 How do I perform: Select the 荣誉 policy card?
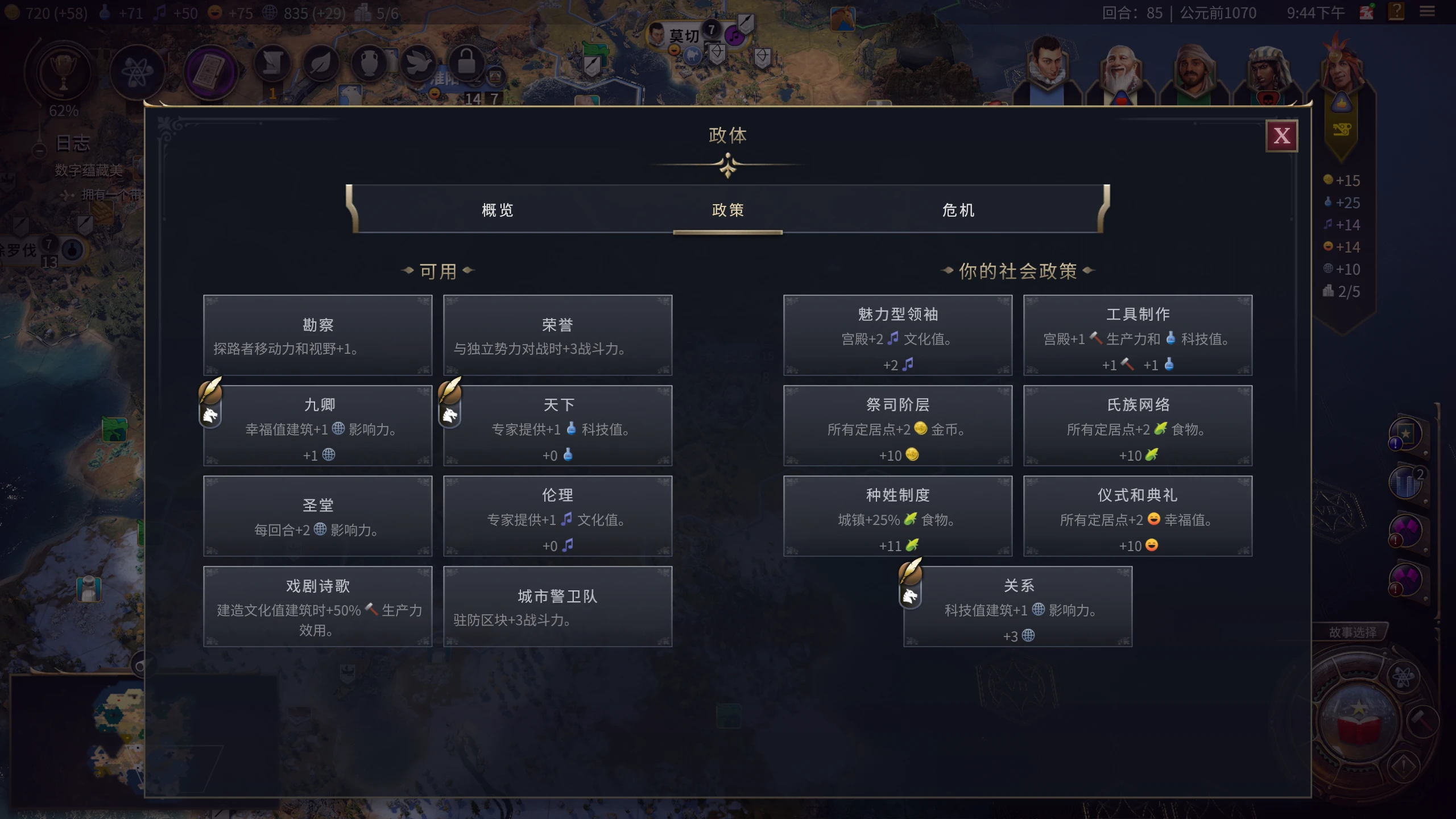557,336
